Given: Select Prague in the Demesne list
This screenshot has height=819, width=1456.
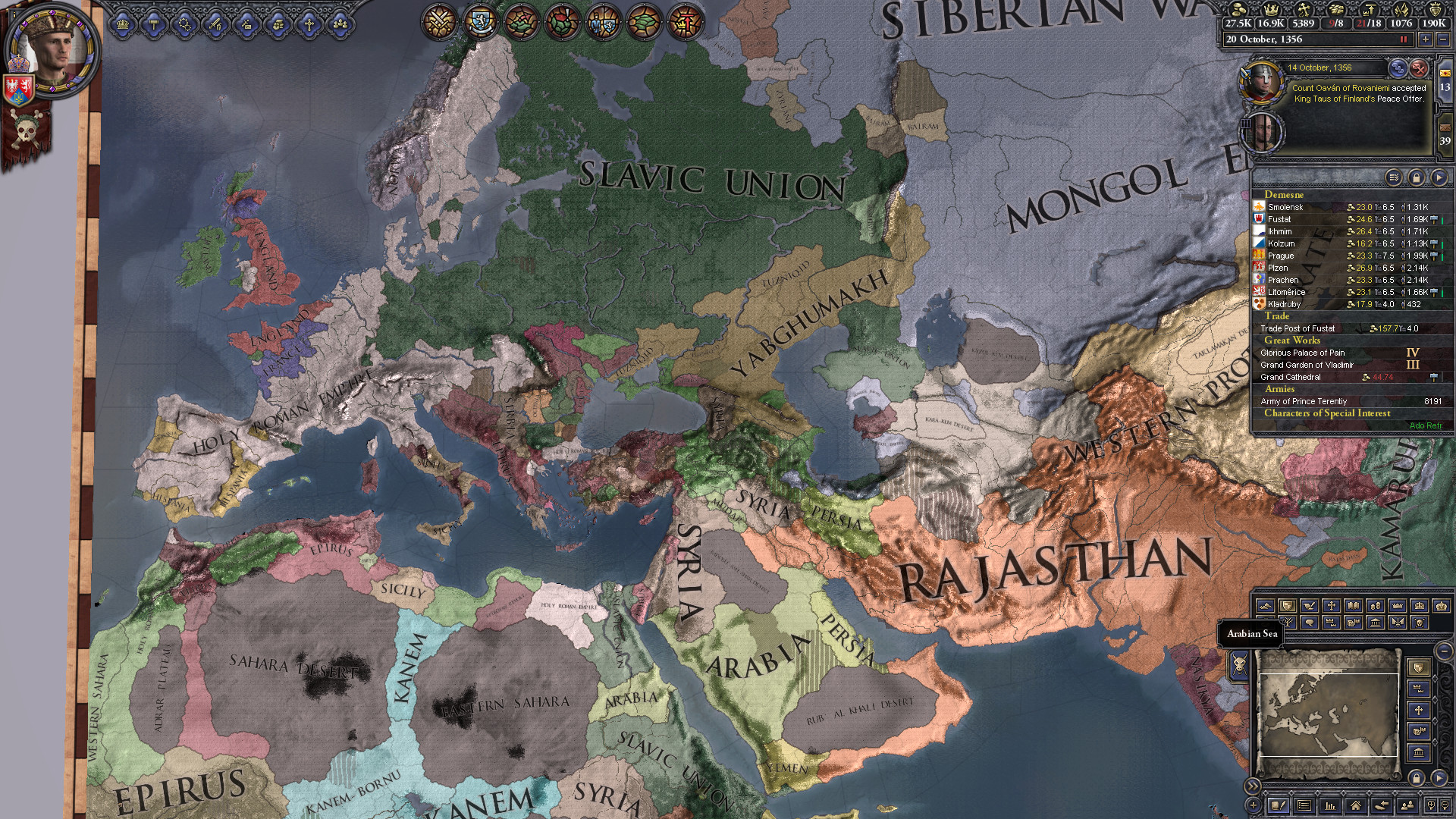Looking at the screenshot, I should (1281, 256).
